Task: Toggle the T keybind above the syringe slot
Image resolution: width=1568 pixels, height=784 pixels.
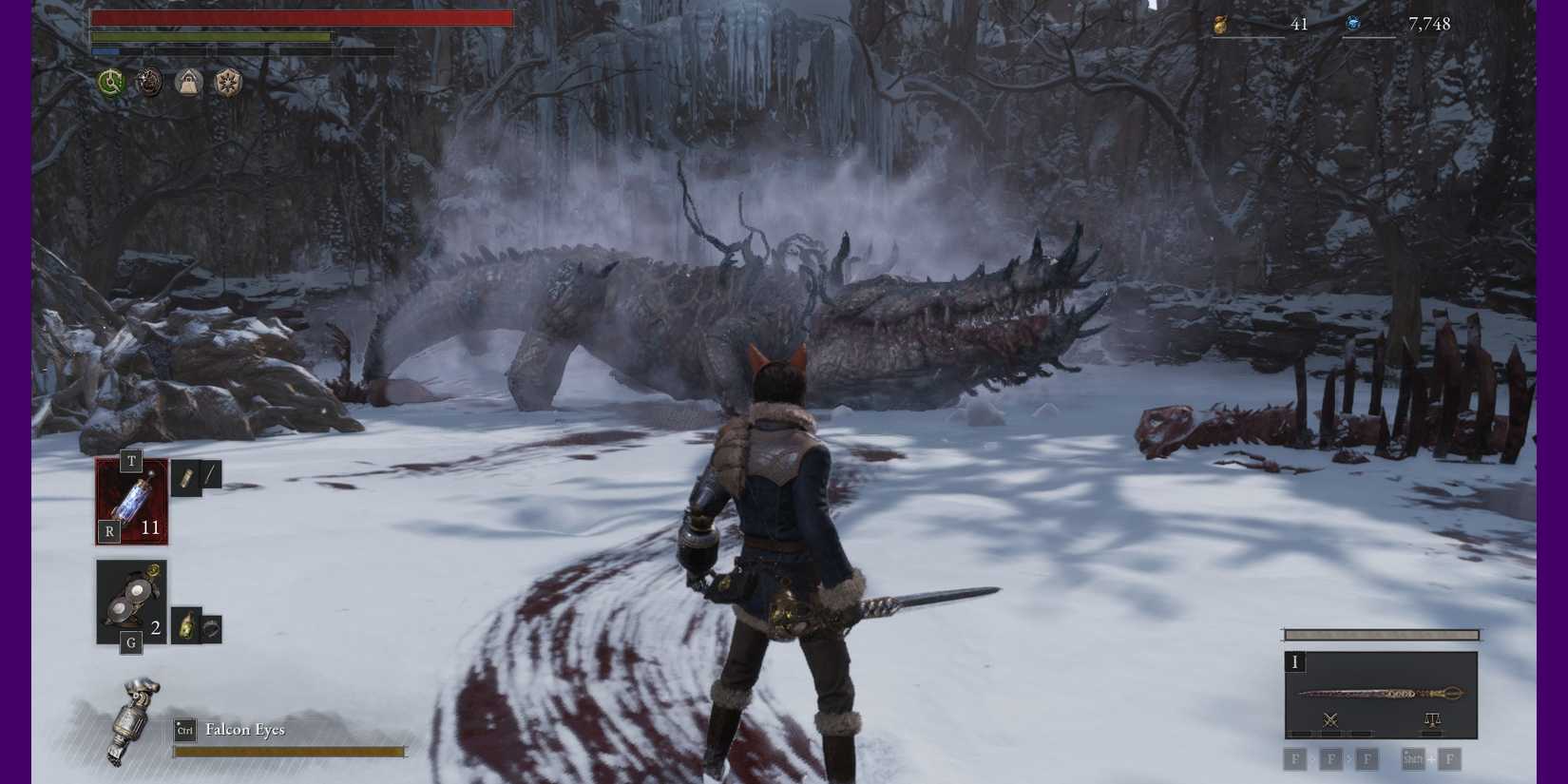Action: pos(131,461)
